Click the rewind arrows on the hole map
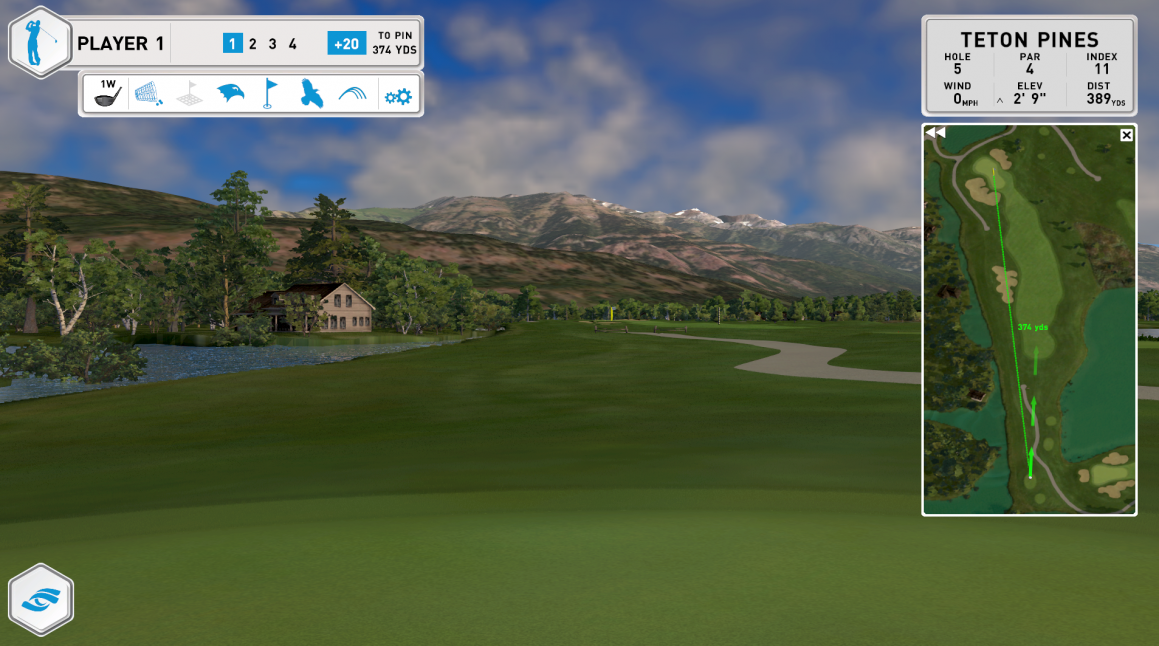This screenshot has height=646, width=1159. tap(935, 133)
